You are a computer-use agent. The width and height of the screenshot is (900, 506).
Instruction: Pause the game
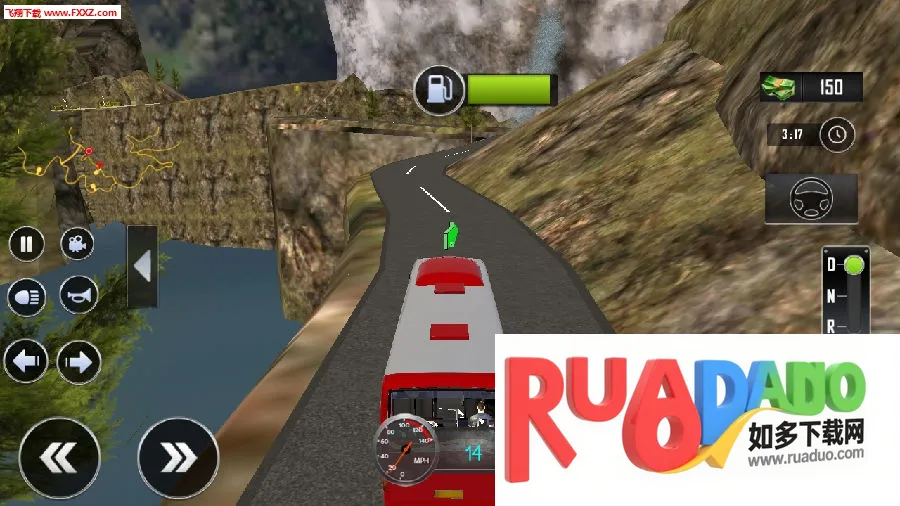tap(27, 243)
